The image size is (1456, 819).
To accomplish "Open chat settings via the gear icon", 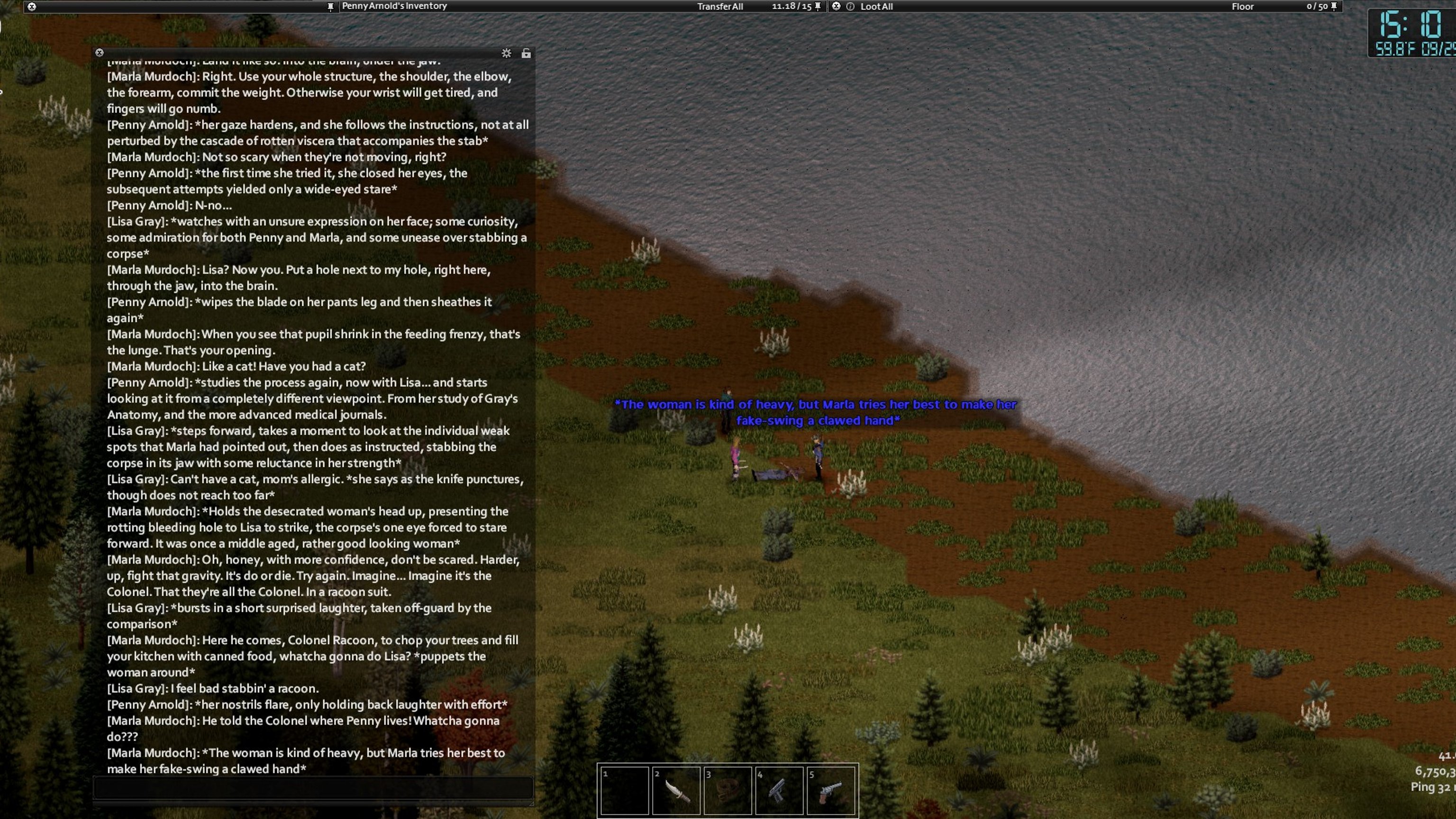I will tap(507, 53).
